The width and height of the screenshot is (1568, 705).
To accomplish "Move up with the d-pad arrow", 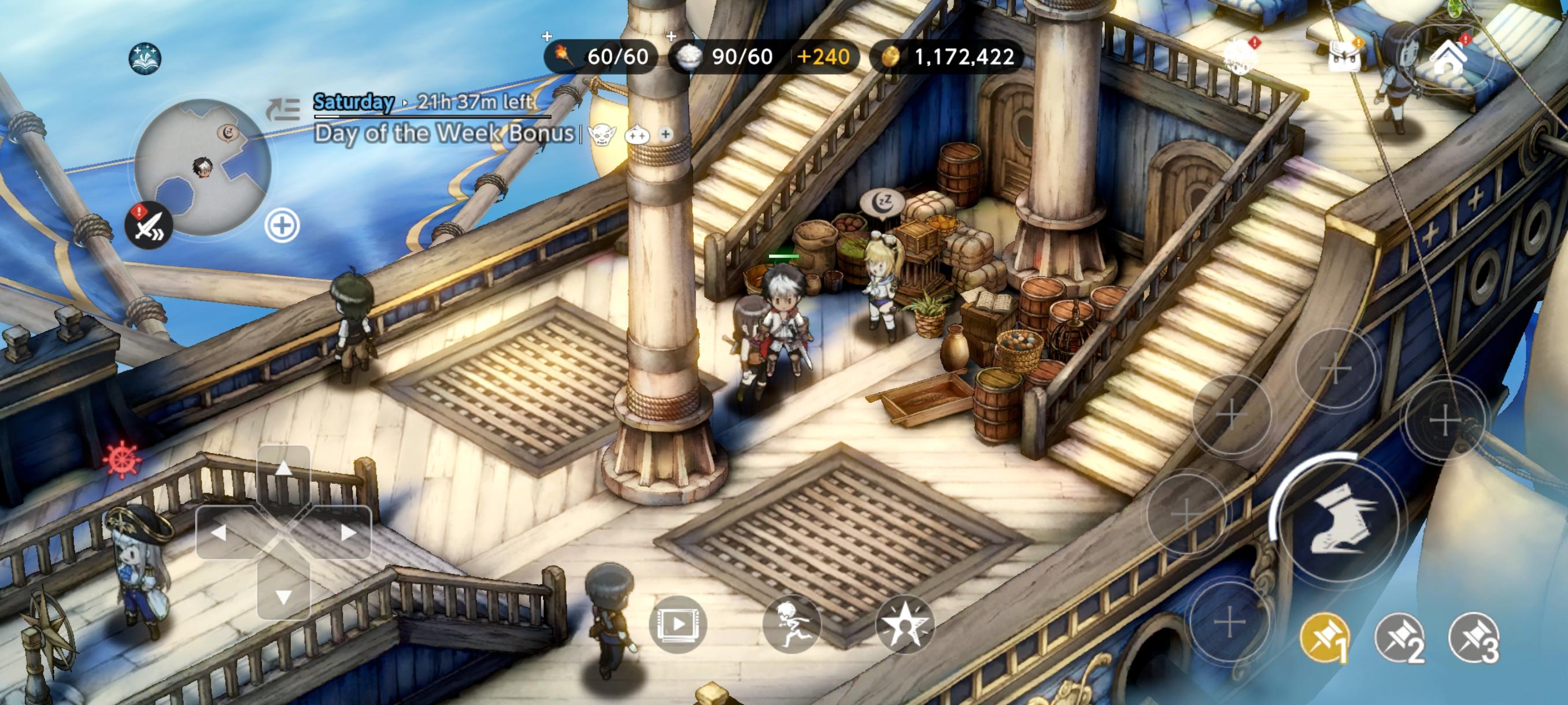I will pos(283,469).
